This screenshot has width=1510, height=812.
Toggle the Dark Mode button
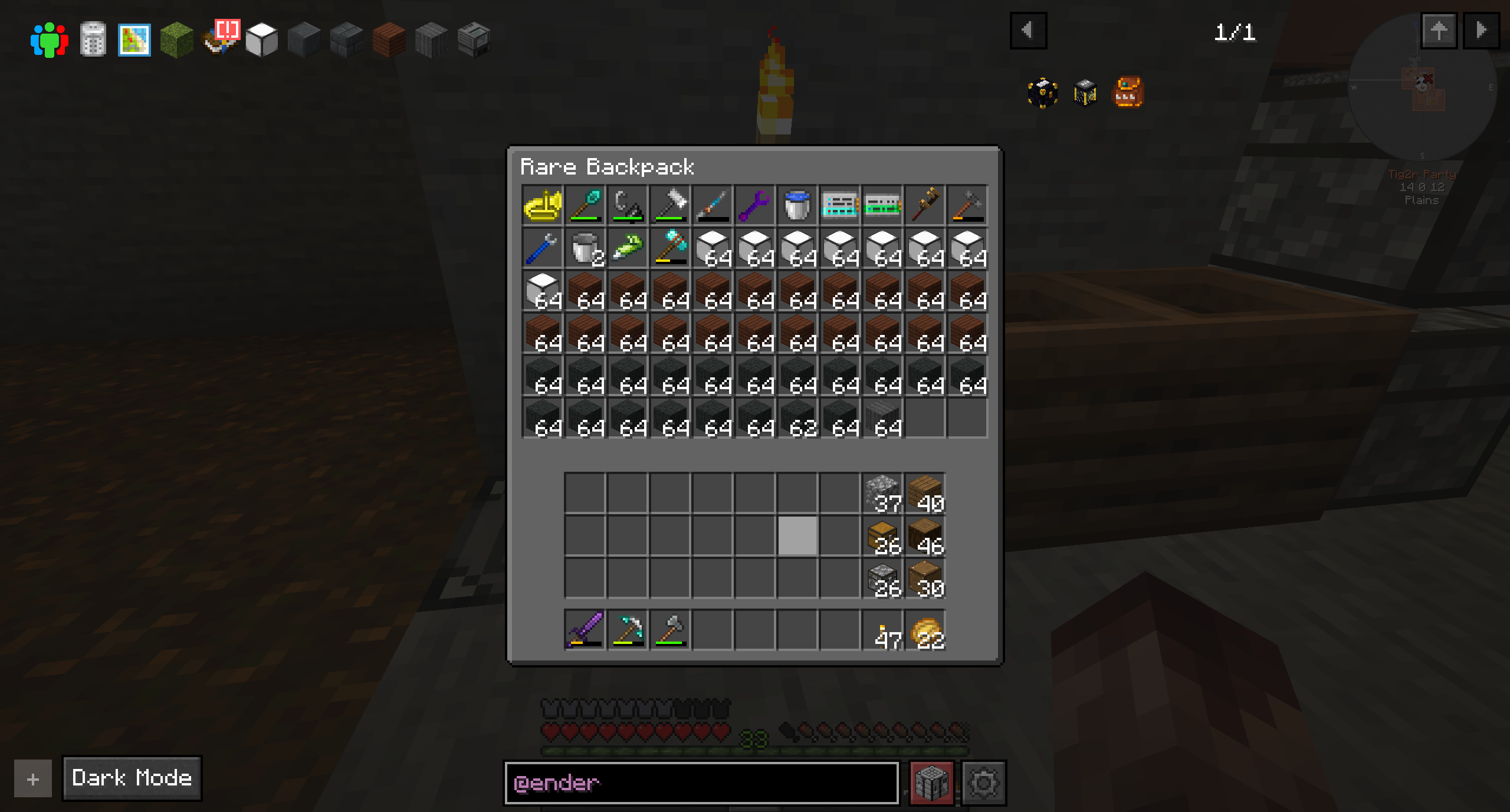(x=132, y=778)
